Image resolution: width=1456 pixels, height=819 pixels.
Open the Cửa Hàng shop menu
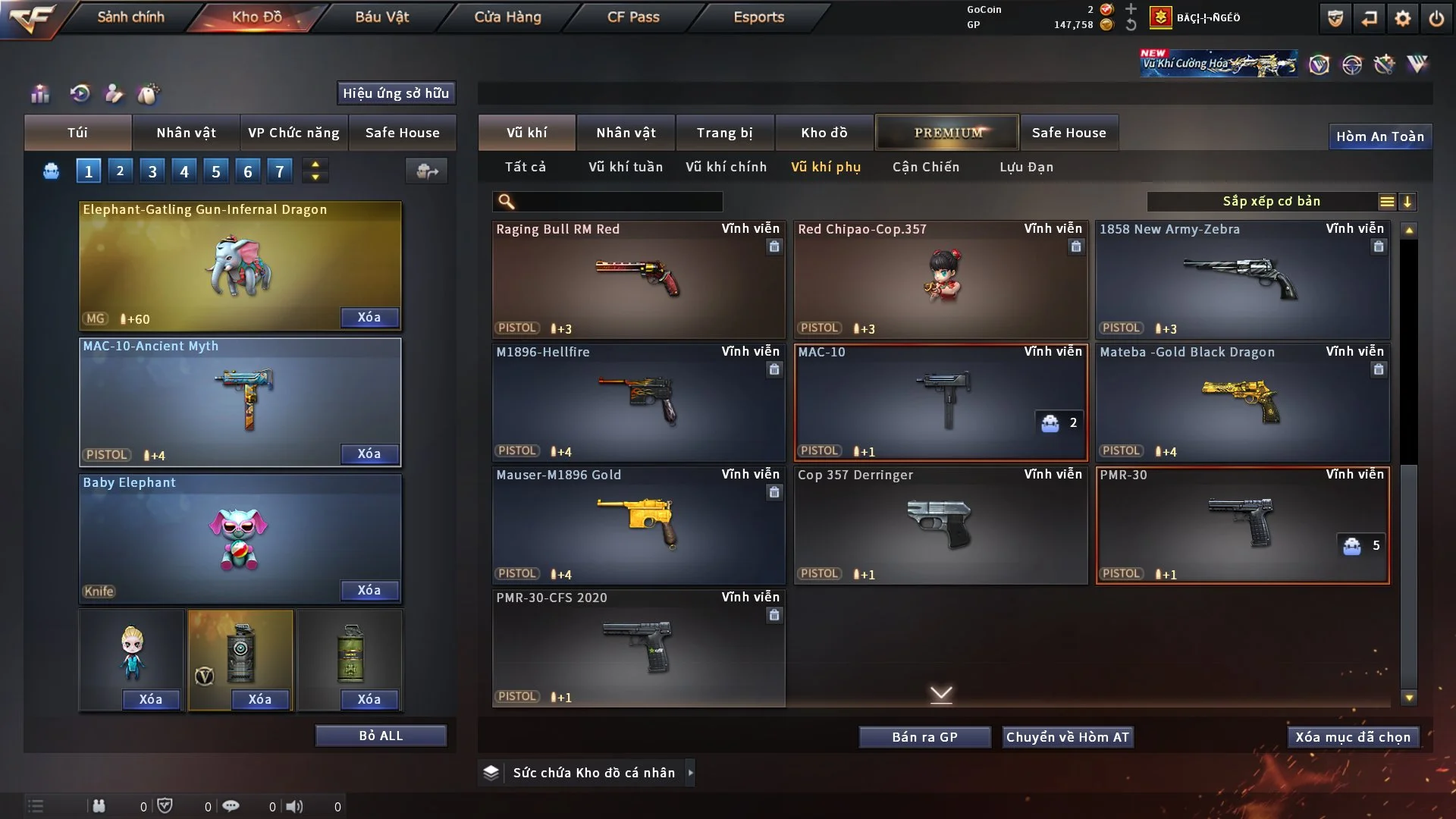click(507, 17)
